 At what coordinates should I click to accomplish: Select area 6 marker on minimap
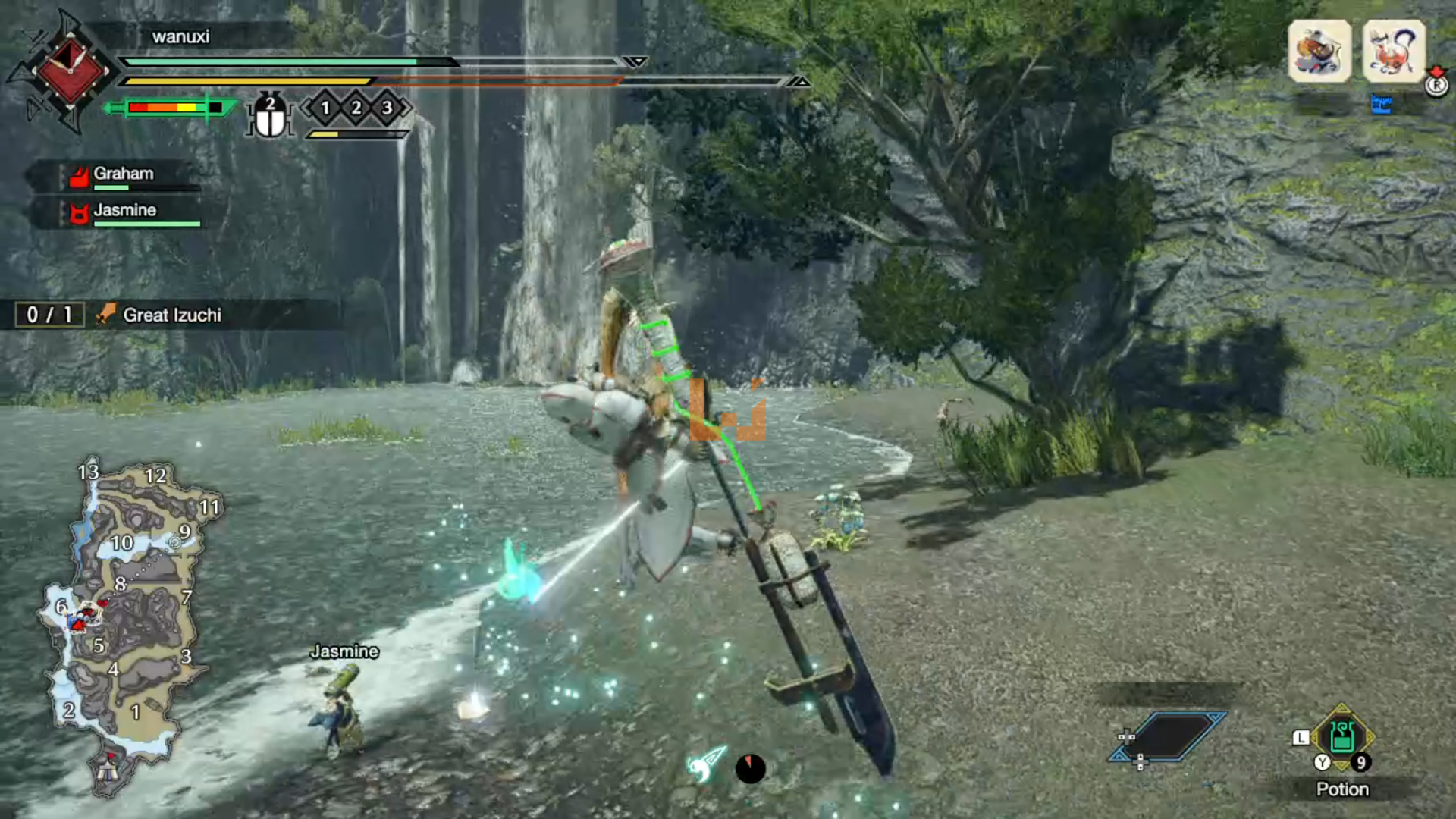[61, 606]
